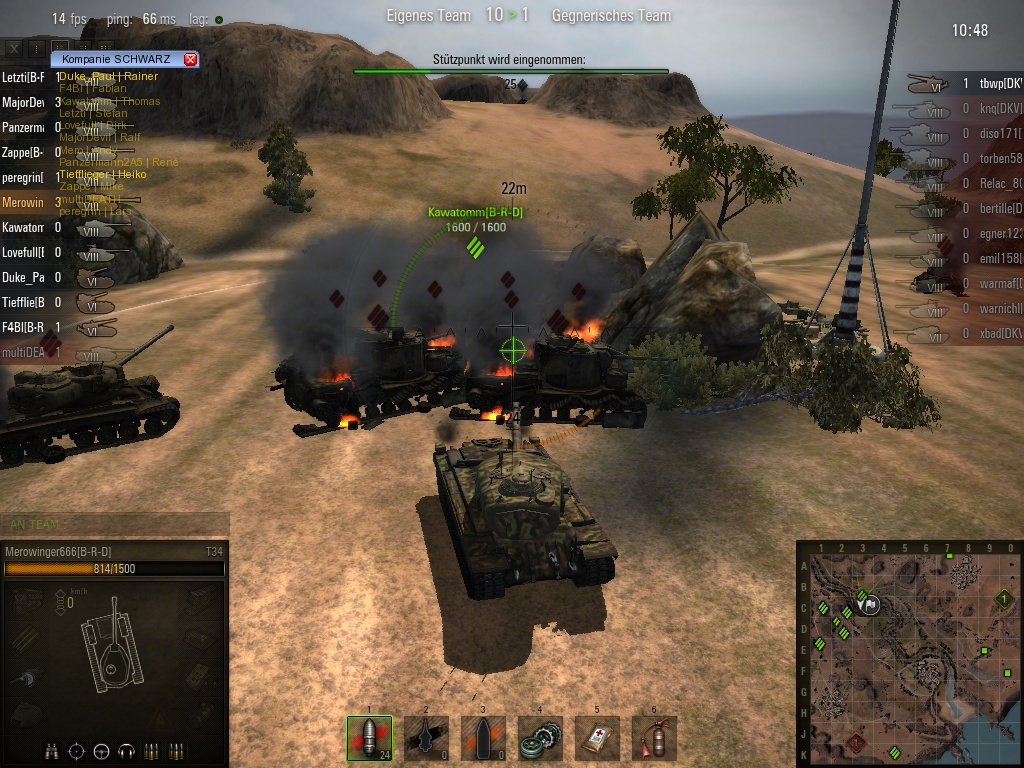Viewport: 1024px width, 768px height.
Task: Click the gunner crosshair crew icon
Action: click(x=77, y=751)
